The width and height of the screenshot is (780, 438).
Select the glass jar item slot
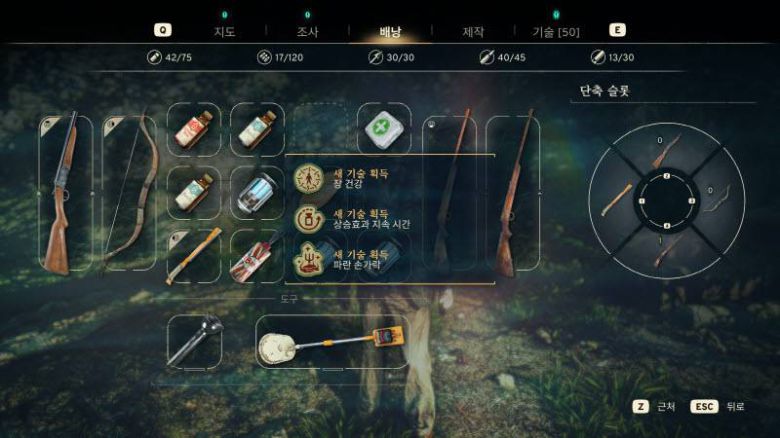coord(257,192)
